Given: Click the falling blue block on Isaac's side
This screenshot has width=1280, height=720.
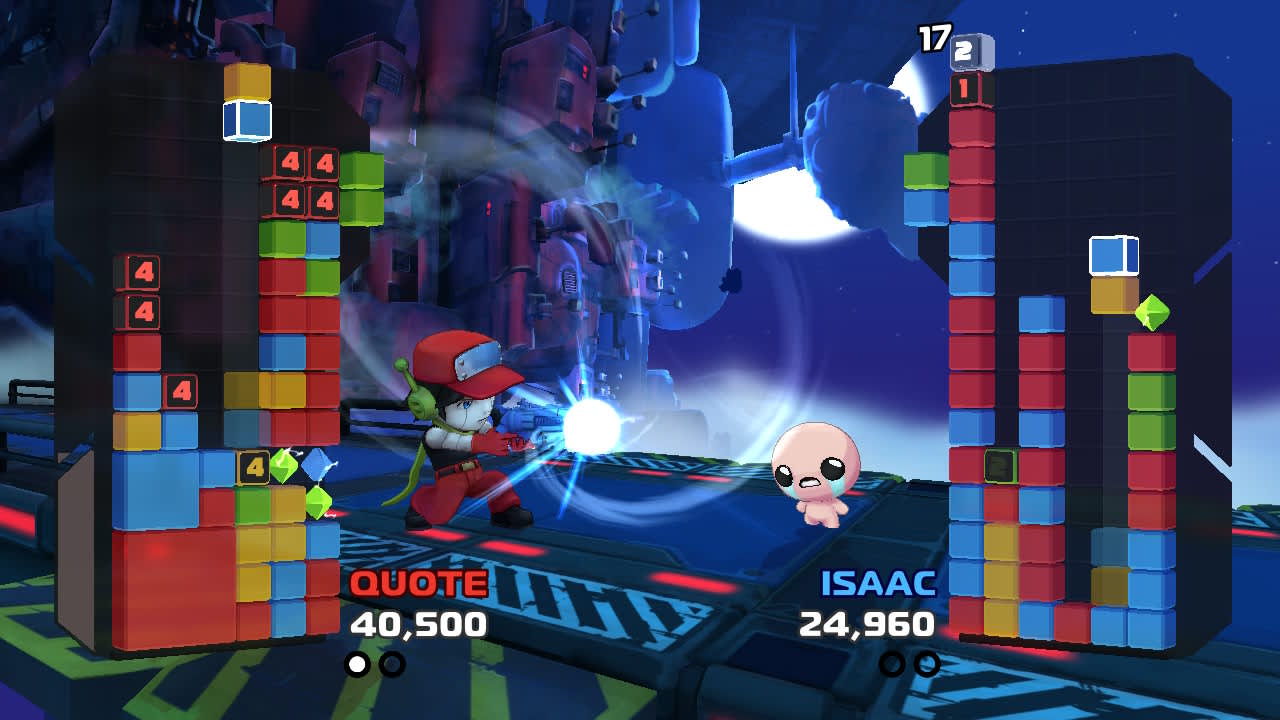Looking at the screenshot, I should coord(1113,256).
